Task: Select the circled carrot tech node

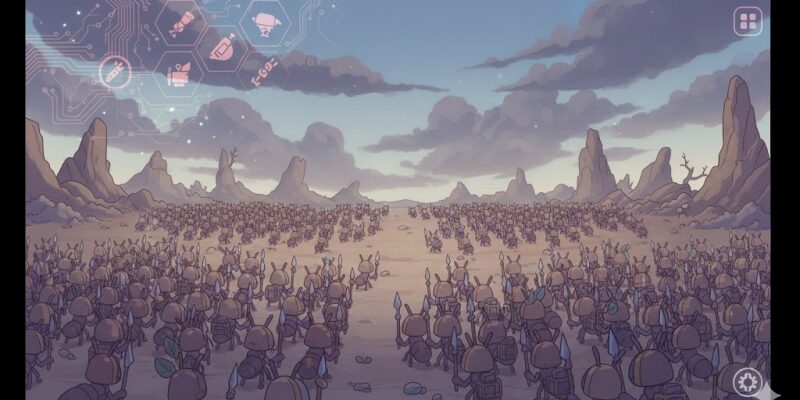Action: coord(114,71)
